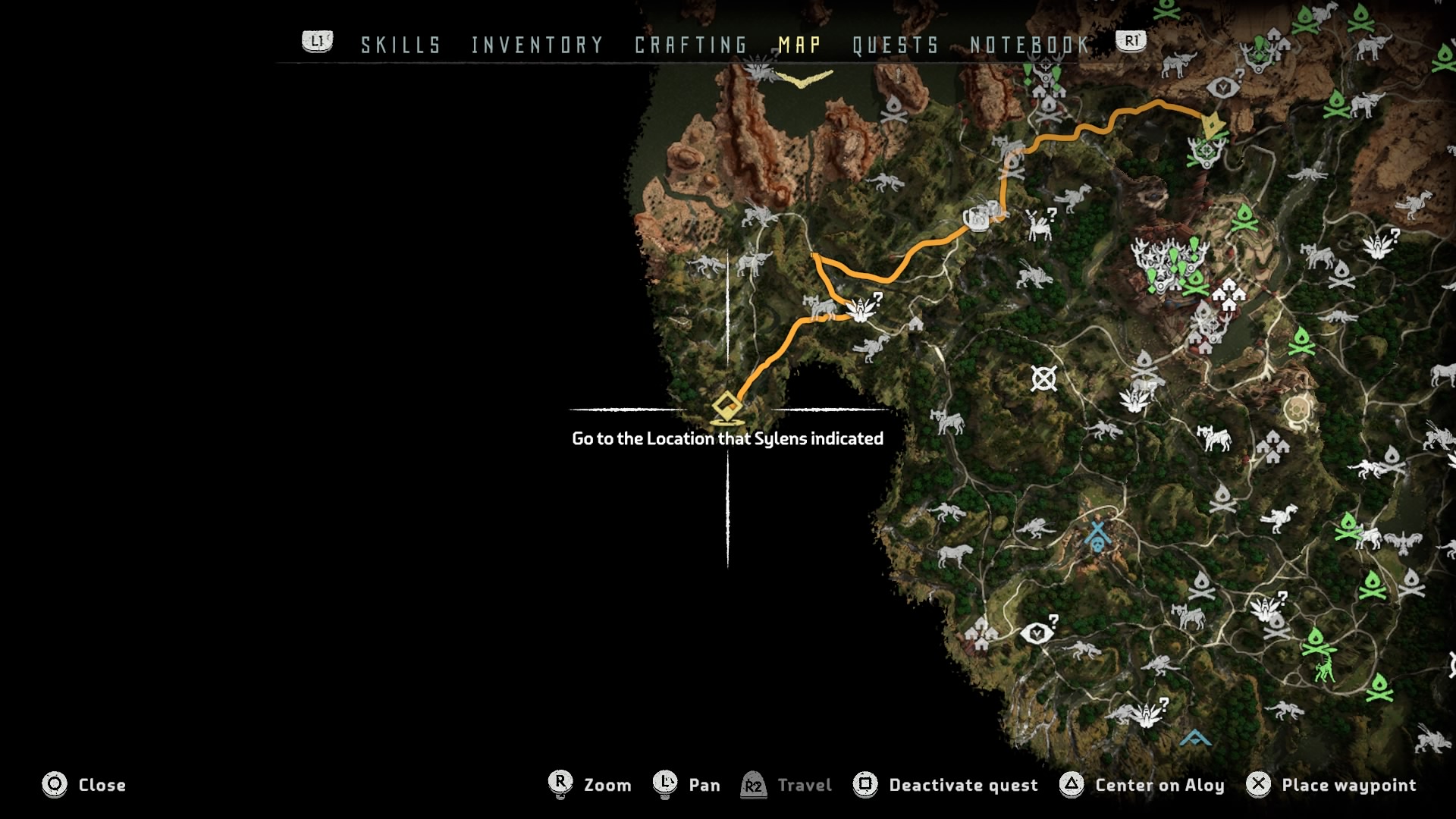Open the Inventory tab

pyautogui.click(x=537, y=45)
